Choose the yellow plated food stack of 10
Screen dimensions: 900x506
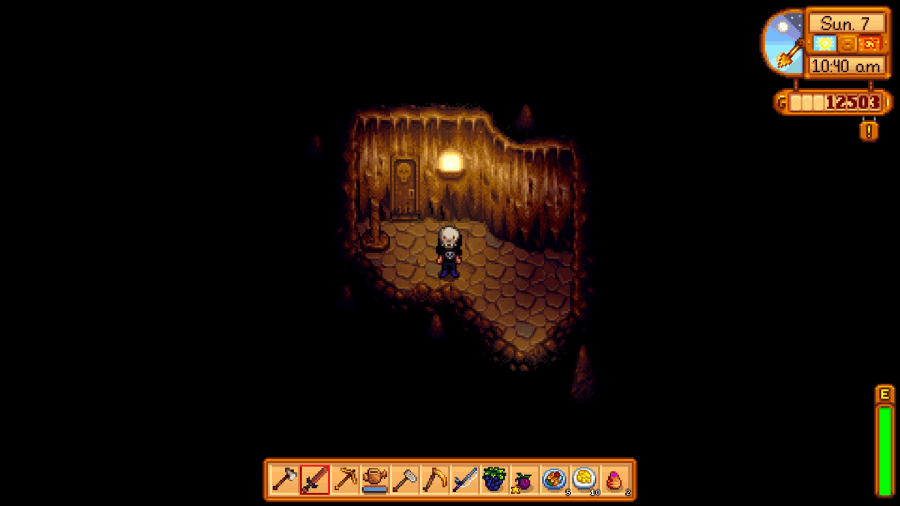tap(584, 479)
